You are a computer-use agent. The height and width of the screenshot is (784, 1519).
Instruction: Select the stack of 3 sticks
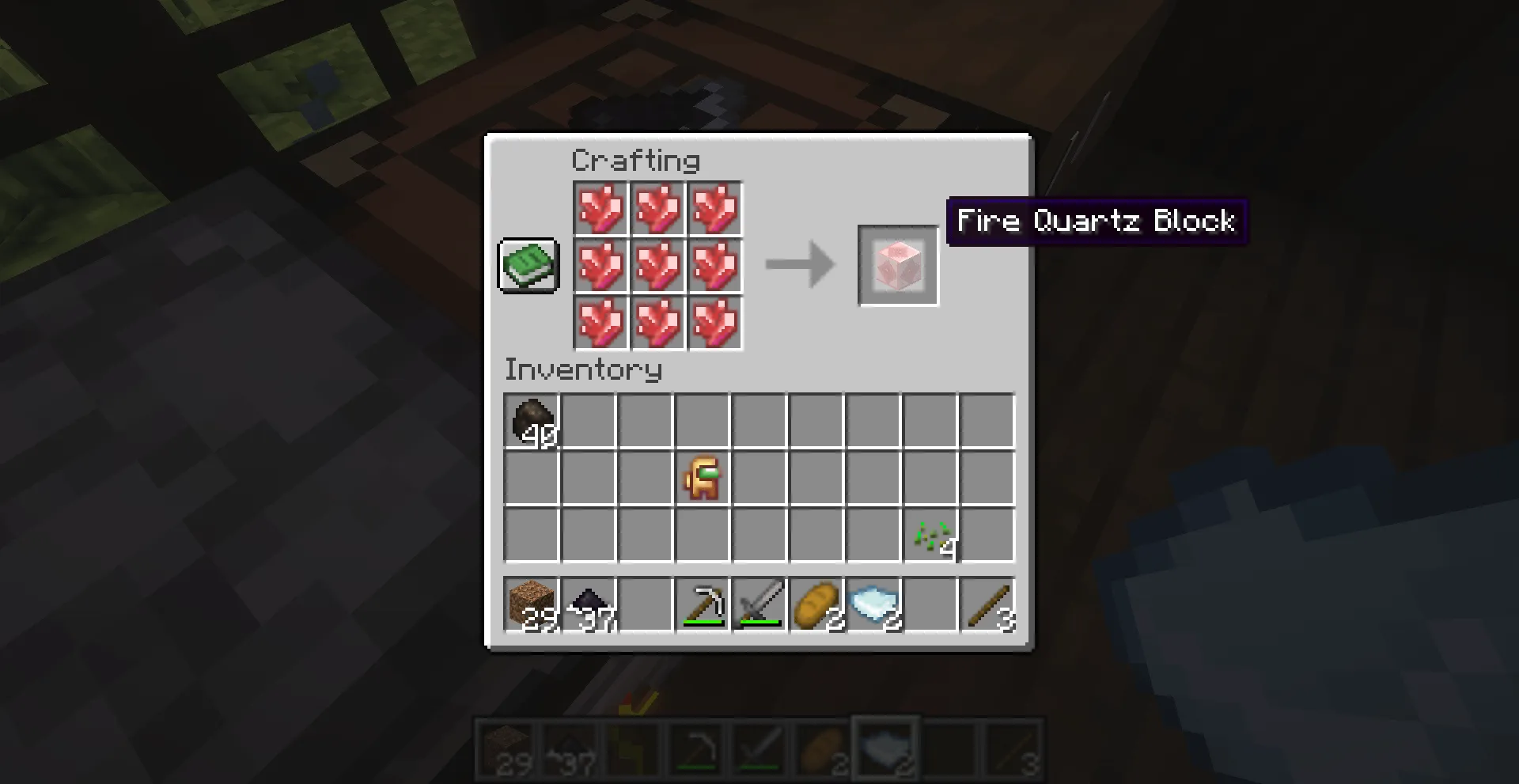click(987, 604)
